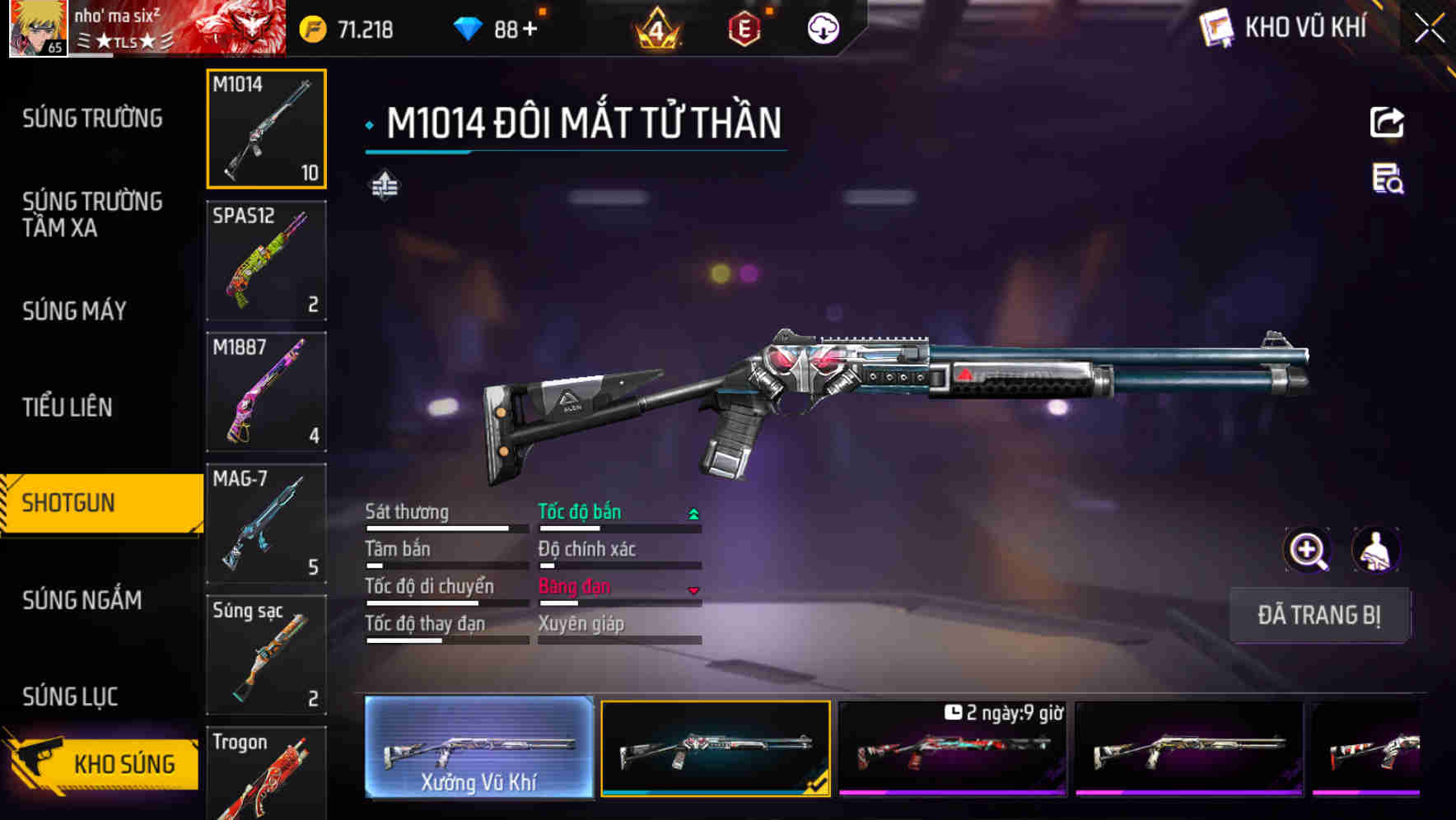Switch to the Súng Trường category
The image size is (1456, 820).
[92, 119]
